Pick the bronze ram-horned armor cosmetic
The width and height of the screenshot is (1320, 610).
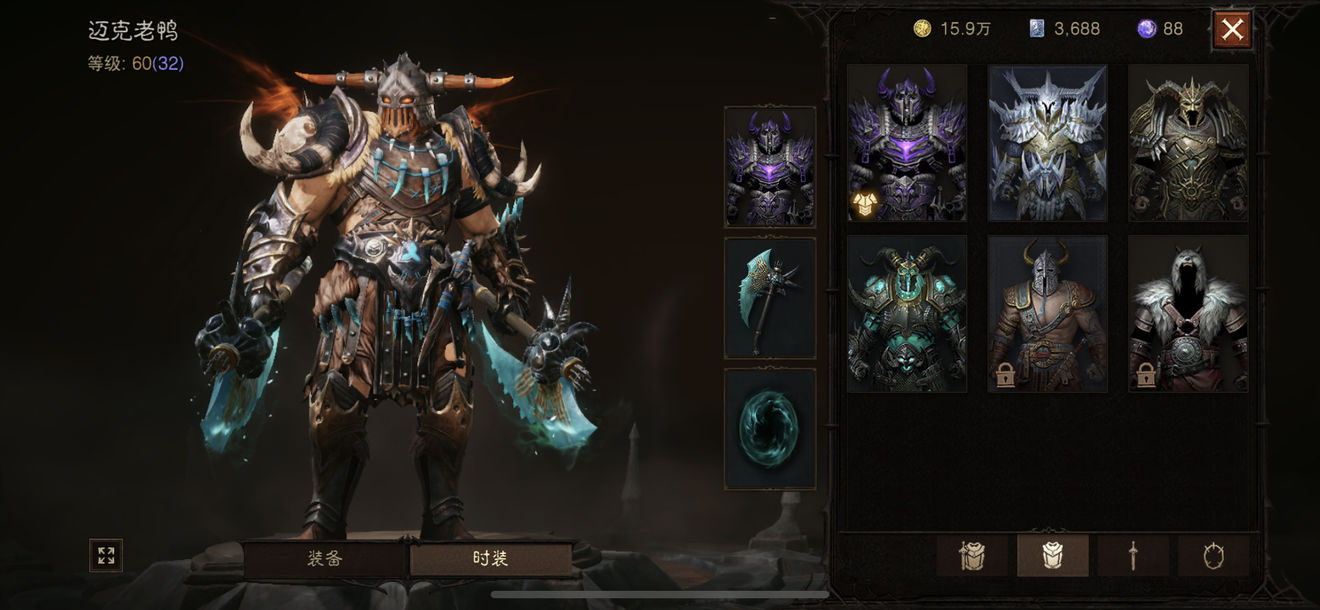pos(1188,143)
